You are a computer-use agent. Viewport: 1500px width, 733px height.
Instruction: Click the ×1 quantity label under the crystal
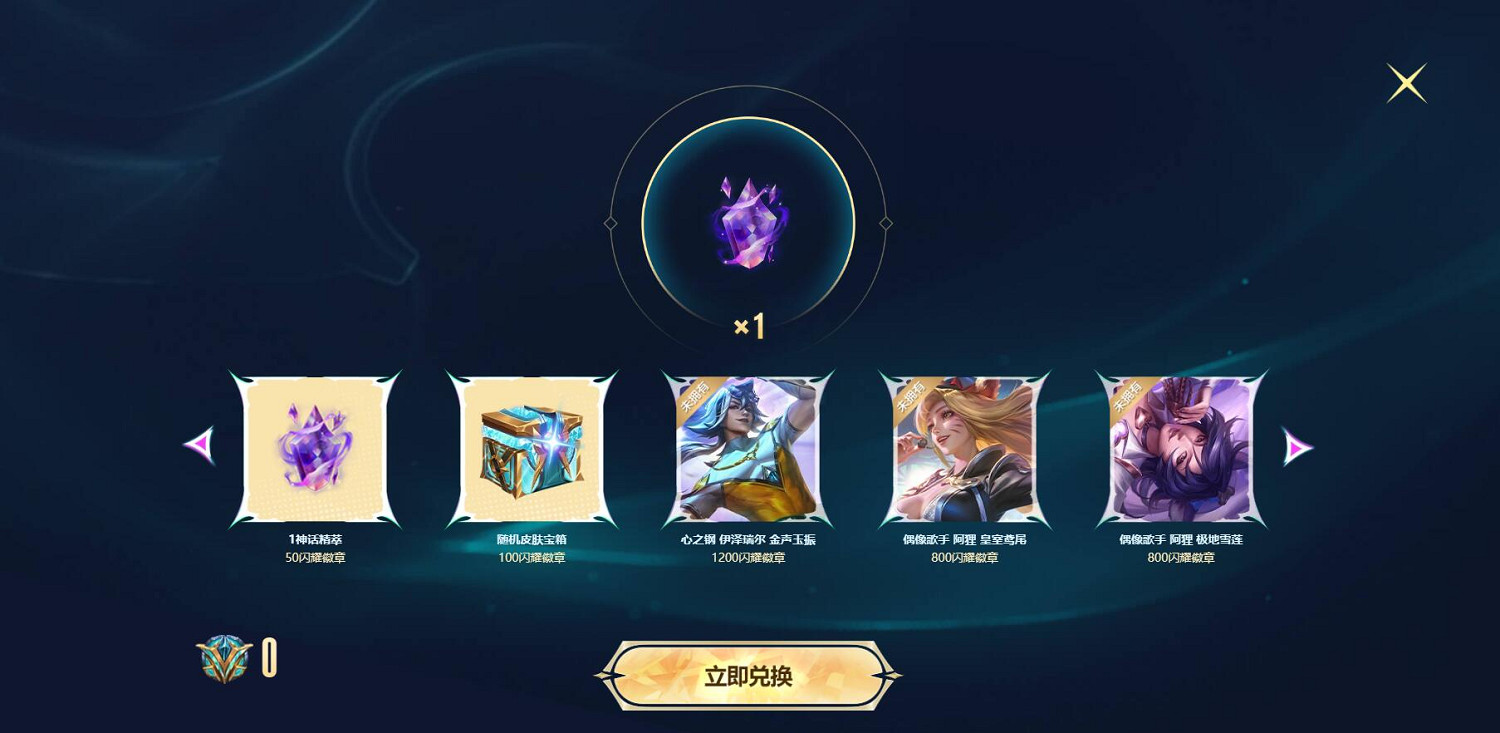coord(750,328)
